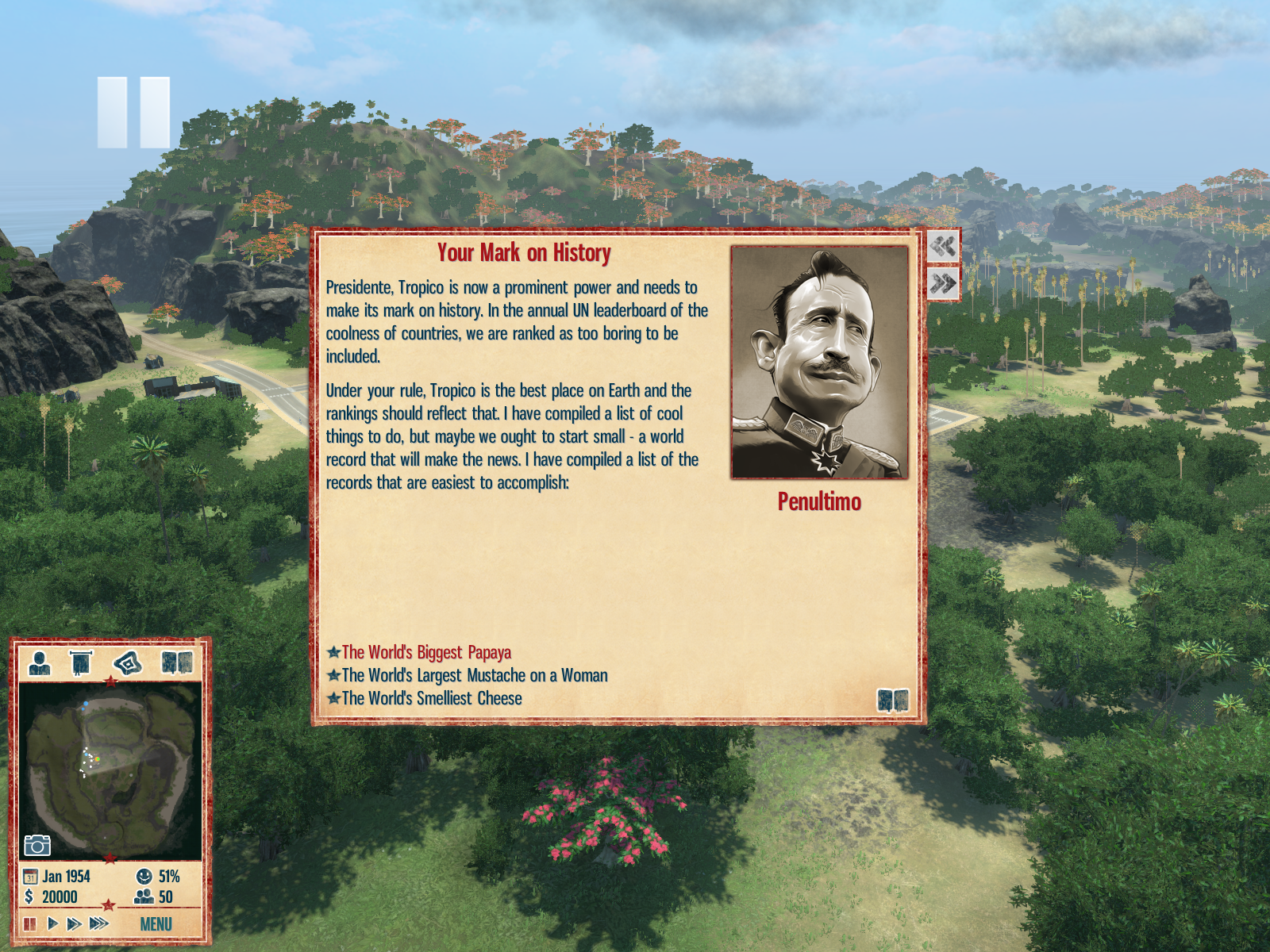Click the island contour overlay icon
This screenshot has width=1270, height=952.
pyautogui.click(x=128, y=662)
